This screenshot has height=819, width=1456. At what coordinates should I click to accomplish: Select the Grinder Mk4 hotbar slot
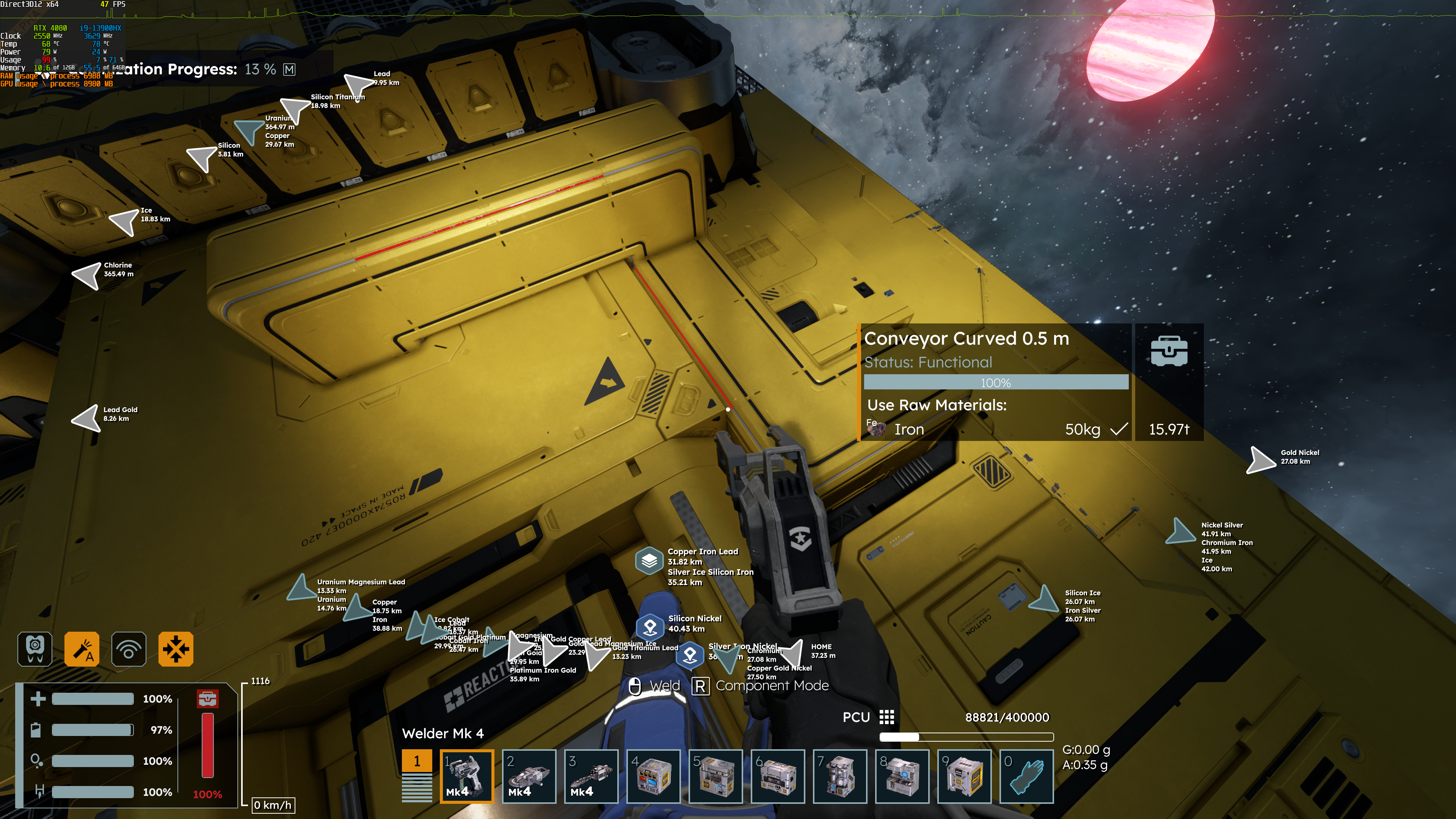pos(529,776)
